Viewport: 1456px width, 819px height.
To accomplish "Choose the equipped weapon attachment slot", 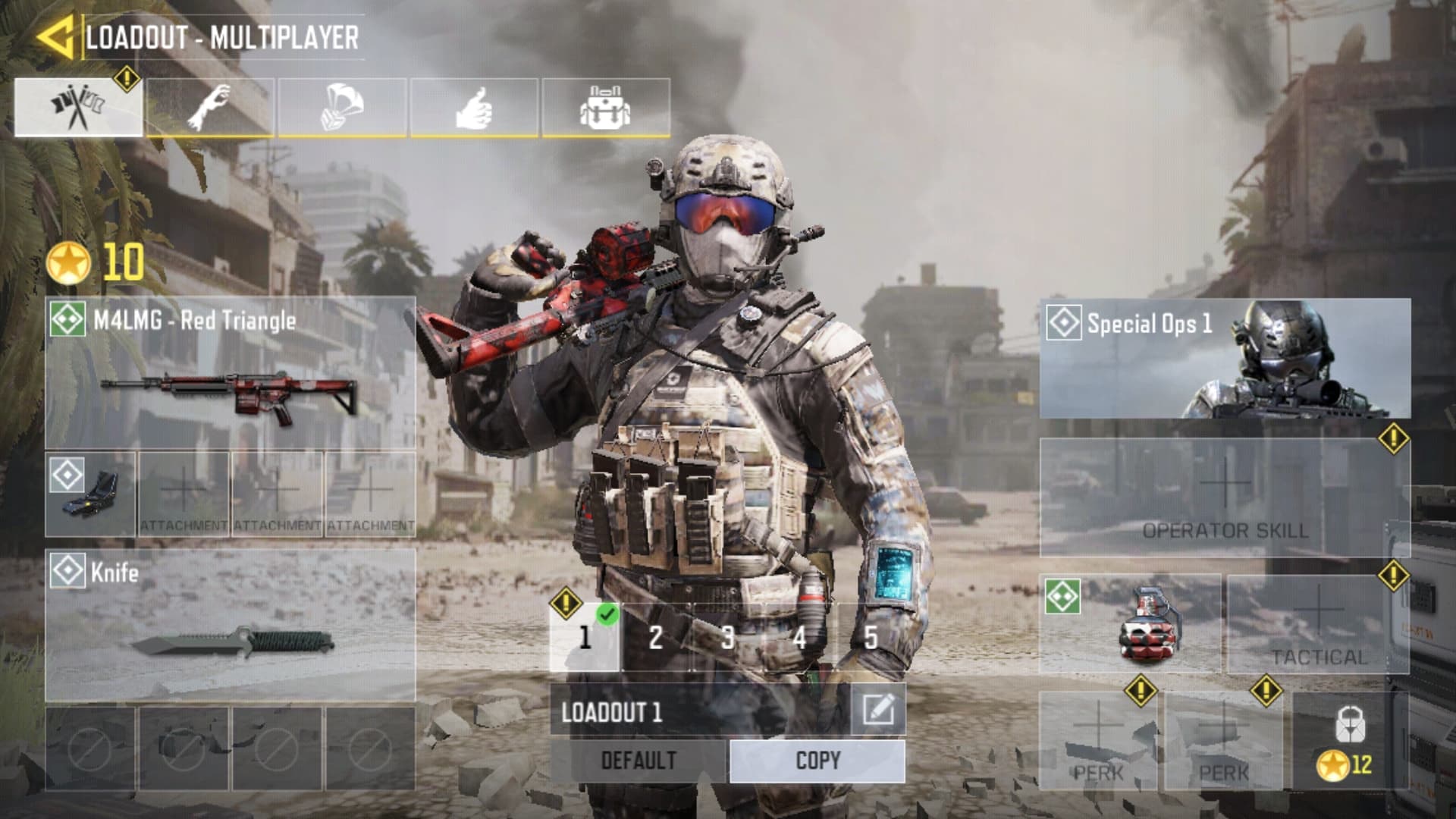I will pyautogui.click(x=90, y=494).
